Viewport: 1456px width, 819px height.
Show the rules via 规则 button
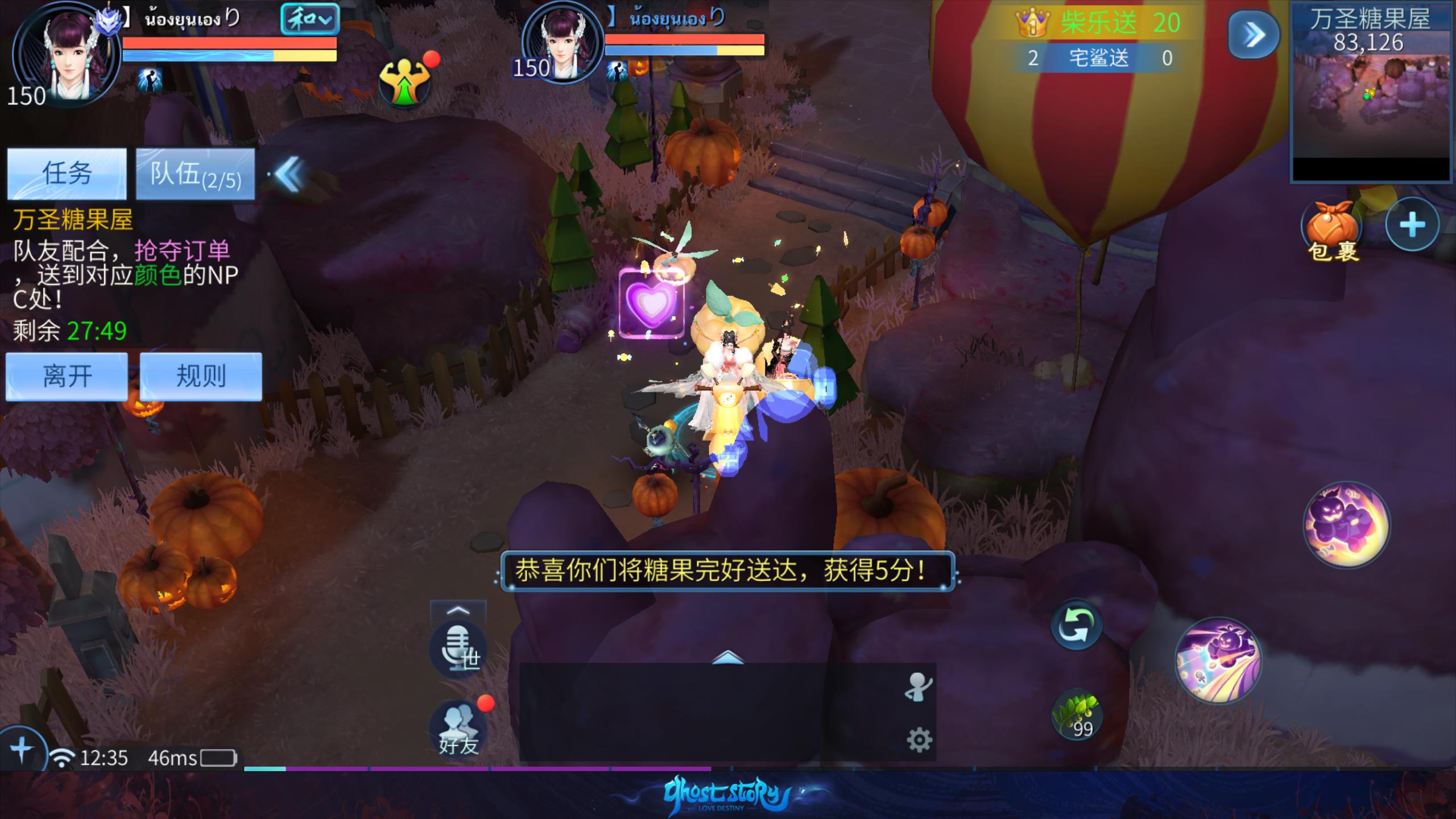click(x=201, y=376)
